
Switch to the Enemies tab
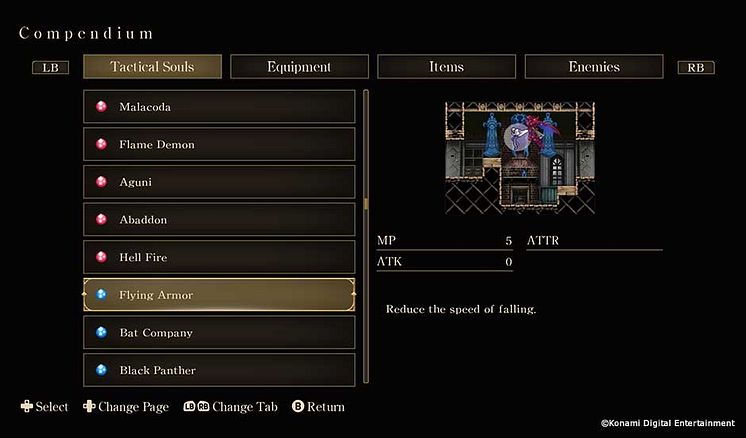coord(594,67)
